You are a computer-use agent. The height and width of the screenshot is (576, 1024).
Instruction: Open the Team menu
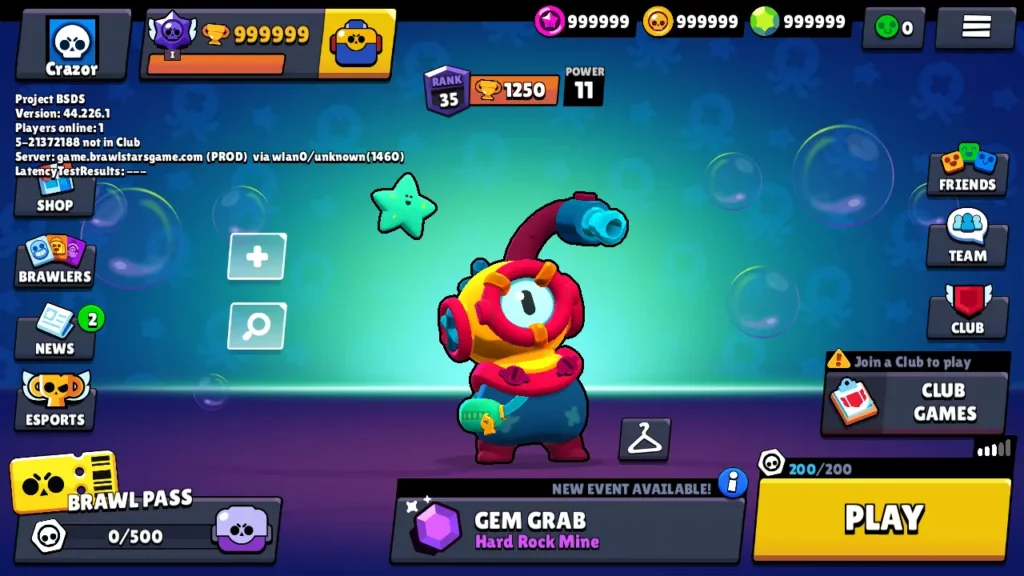(x=967, y=240)
